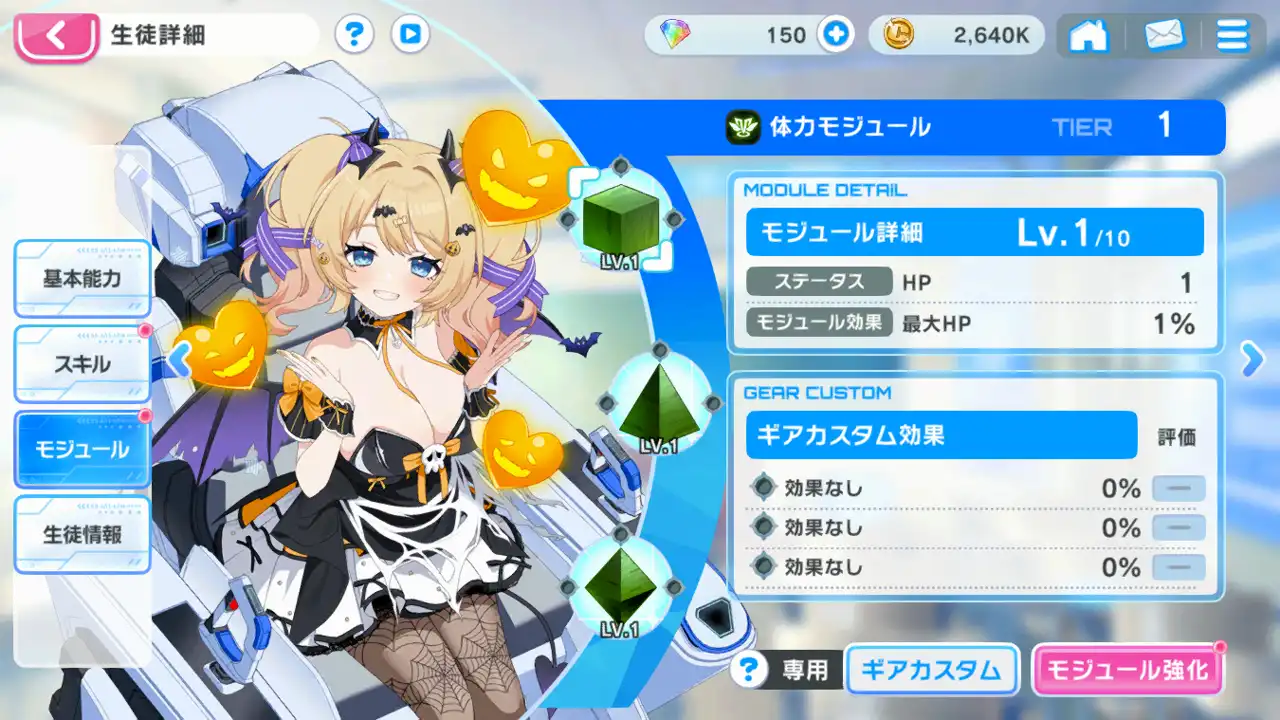1280x720 pixels.
Task: Click the blue play video icon
Action: (410, 36)
